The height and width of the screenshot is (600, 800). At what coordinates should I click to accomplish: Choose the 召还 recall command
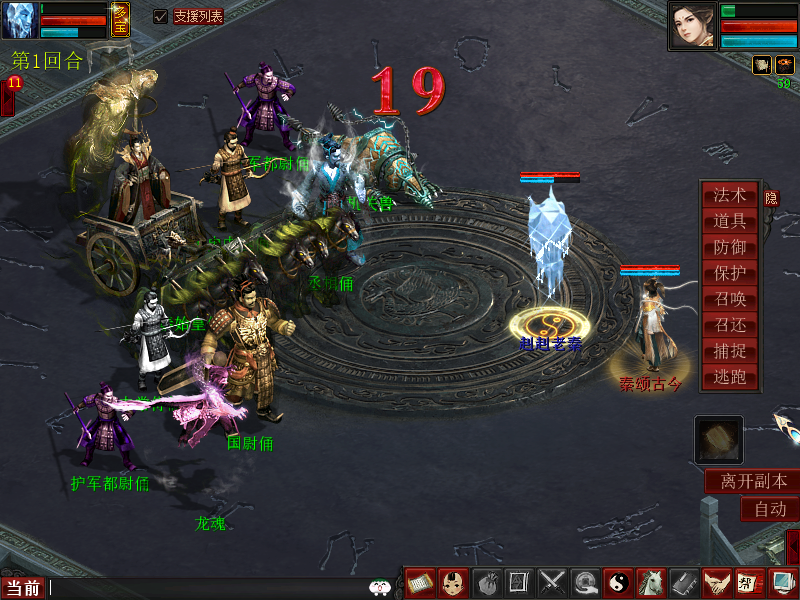[730, 326]
